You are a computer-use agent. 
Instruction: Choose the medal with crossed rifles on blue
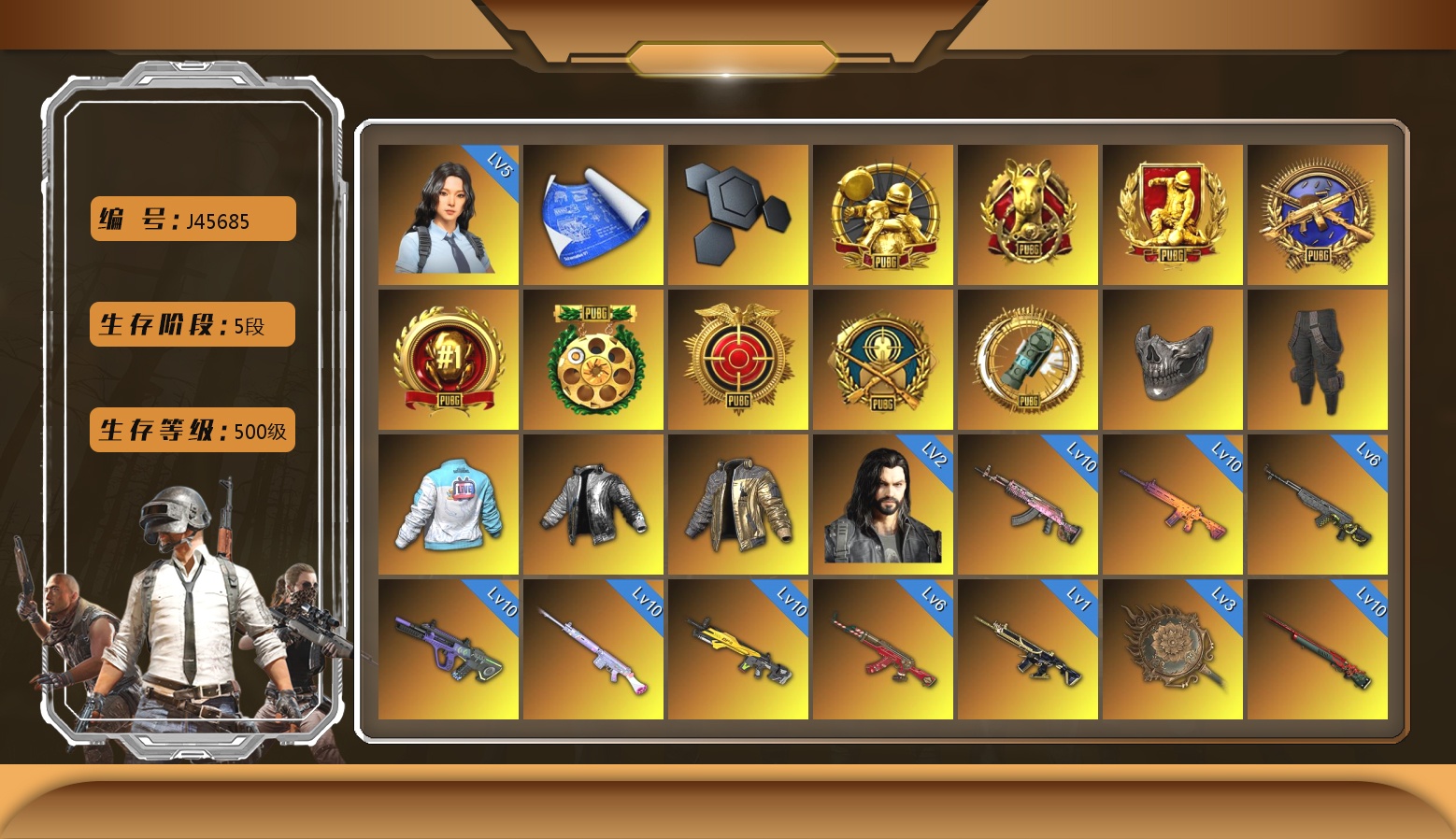pos(1317,215)
